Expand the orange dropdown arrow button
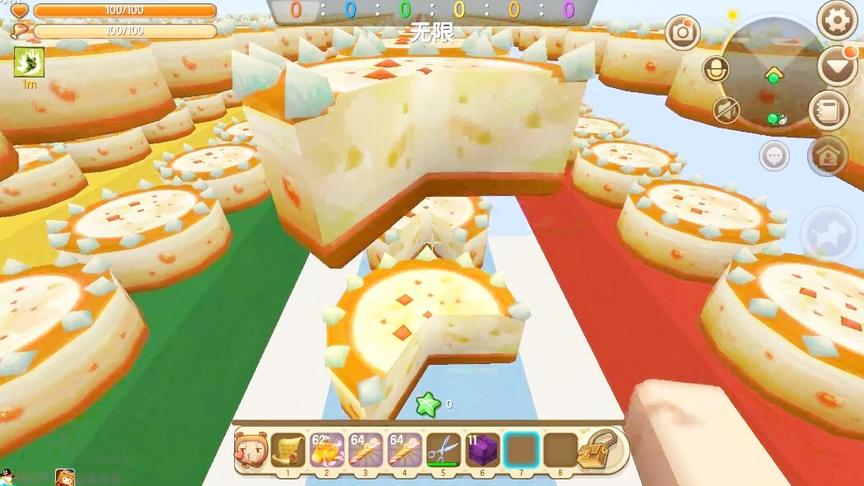Image resolution: width=864 pixels, height=486 pixels. (837, 66)
